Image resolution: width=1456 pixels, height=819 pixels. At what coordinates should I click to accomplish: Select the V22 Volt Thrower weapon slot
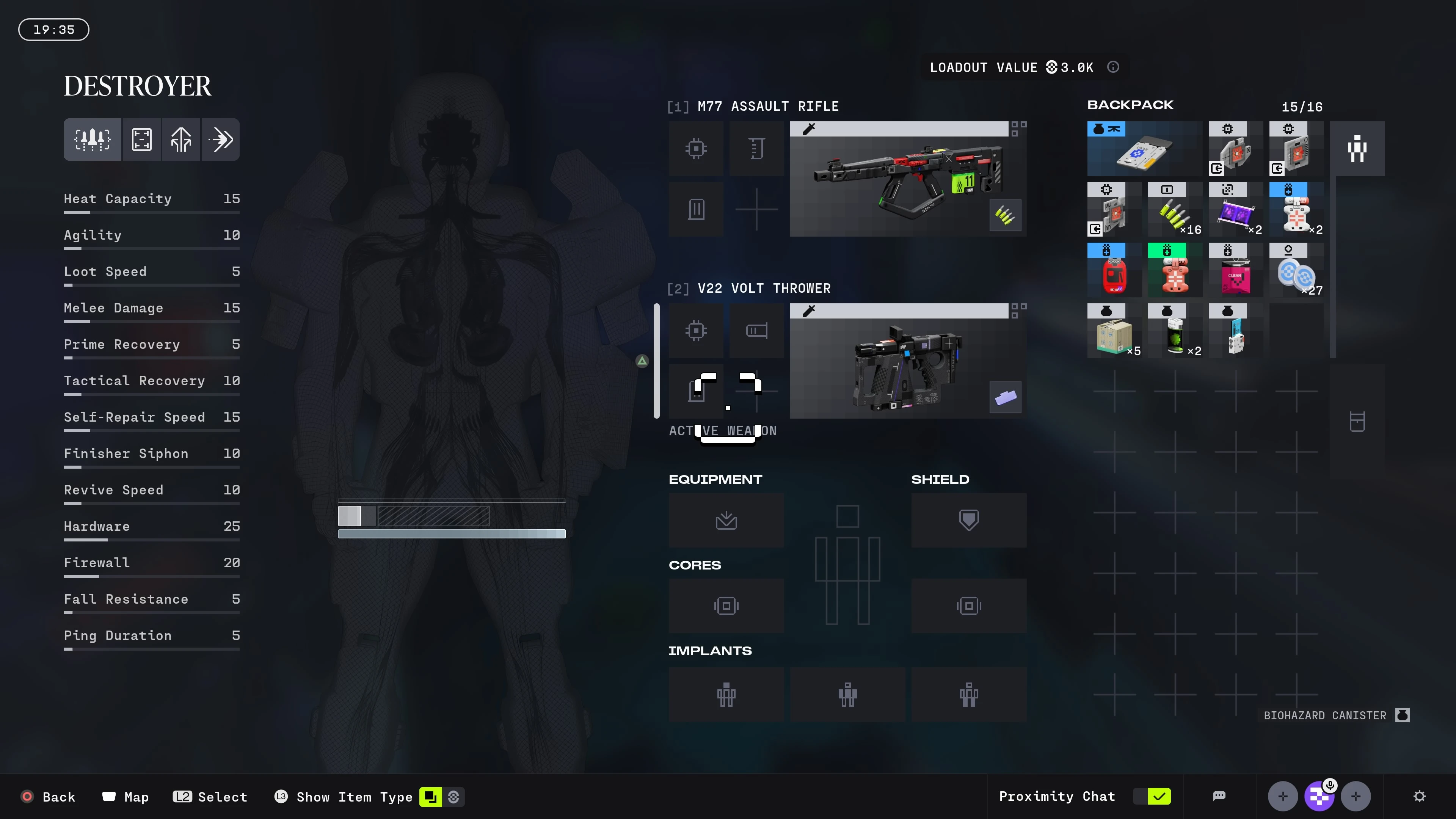coord(907,361)
